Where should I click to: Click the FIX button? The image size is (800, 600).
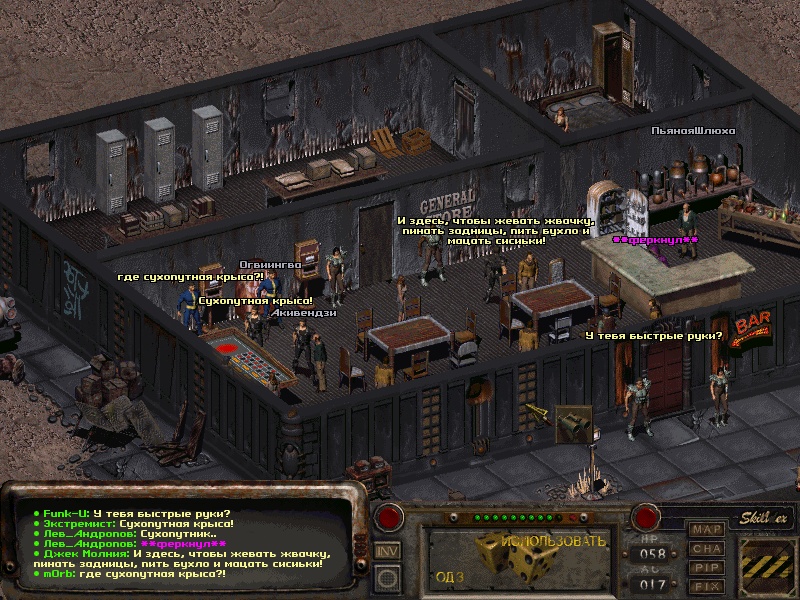(x=708, y=586)
